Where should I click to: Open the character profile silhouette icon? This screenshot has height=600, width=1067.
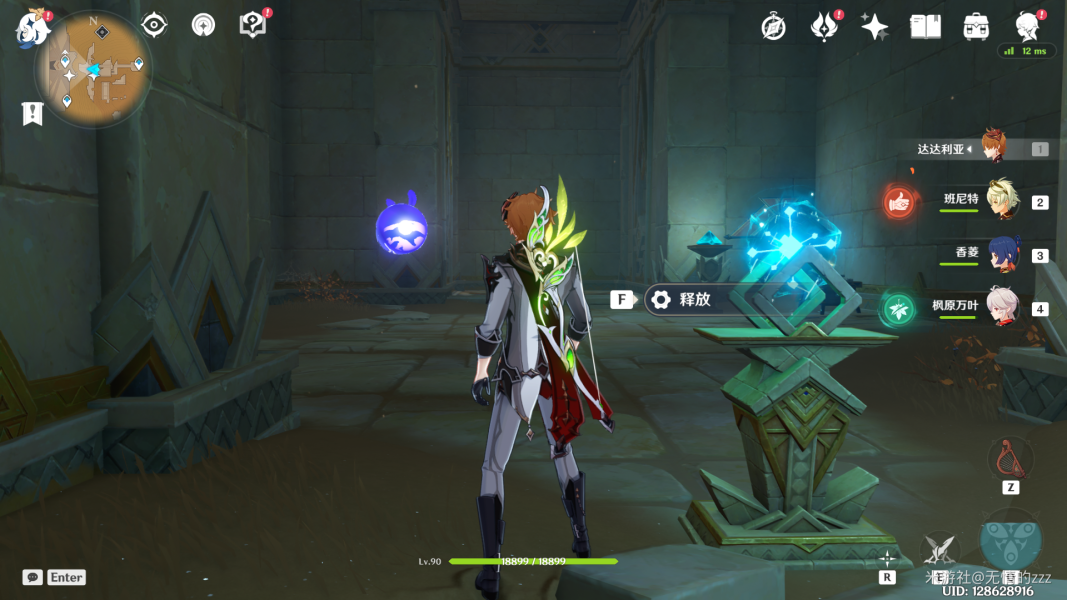tap(1027, 26)
